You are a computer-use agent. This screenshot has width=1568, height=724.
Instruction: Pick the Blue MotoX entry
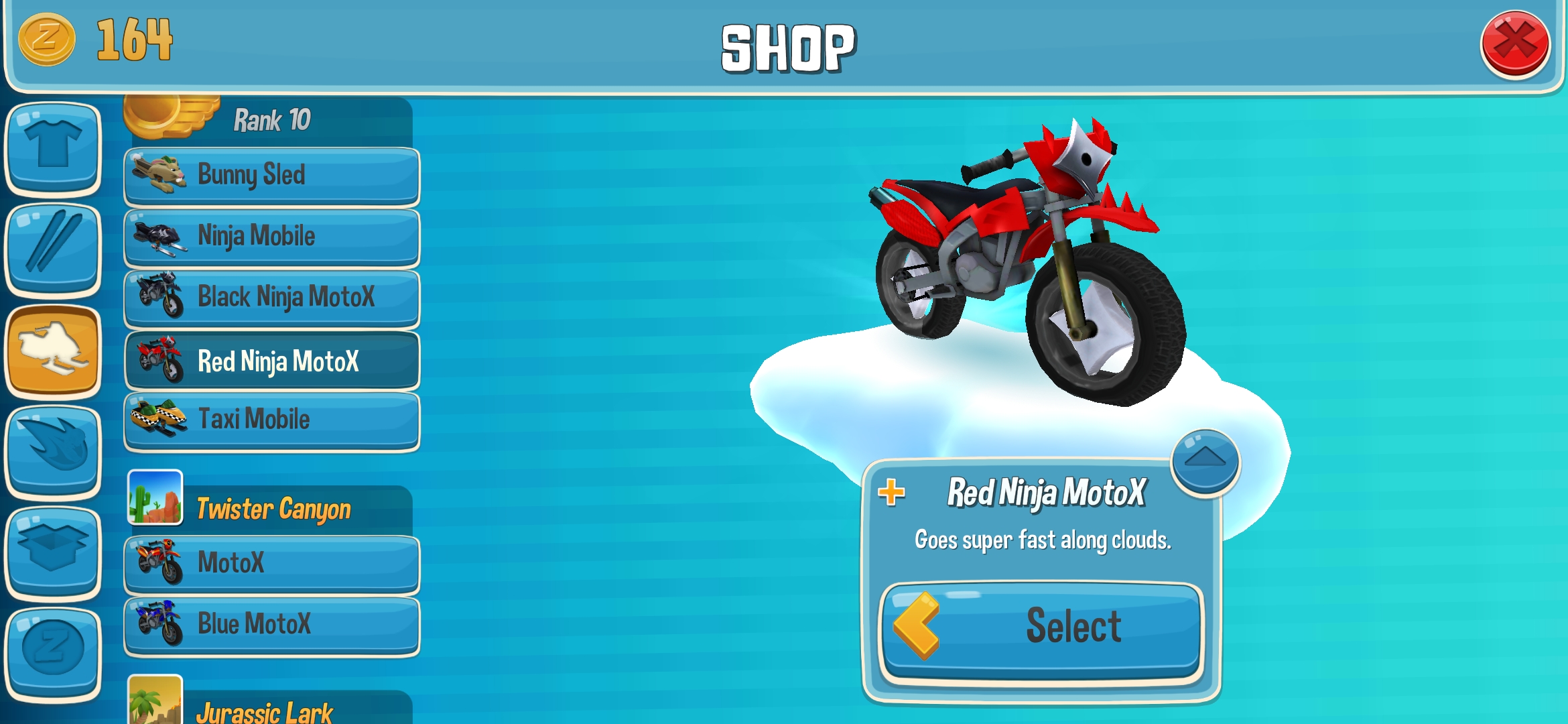(x=271, y=625)
